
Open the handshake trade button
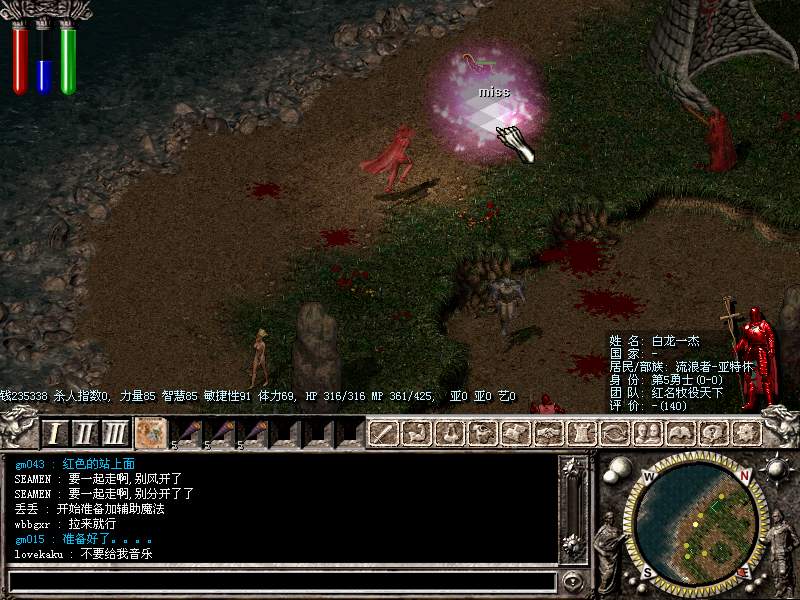[x=547, y=433]
